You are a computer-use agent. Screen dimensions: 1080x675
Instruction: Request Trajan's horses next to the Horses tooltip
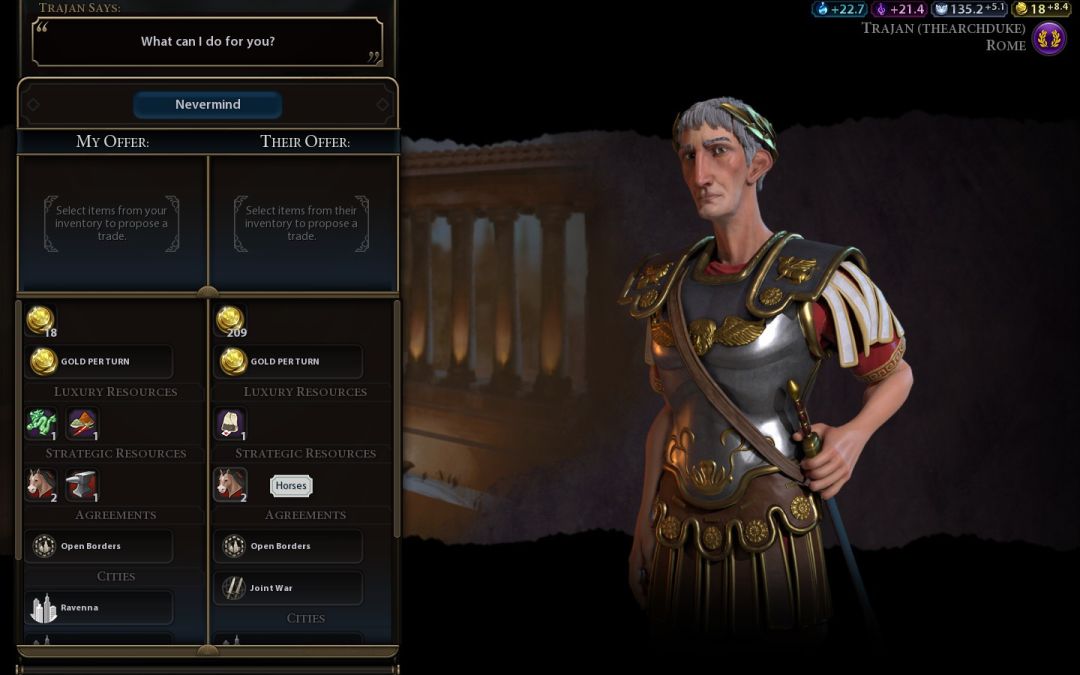tap(230, 485)
